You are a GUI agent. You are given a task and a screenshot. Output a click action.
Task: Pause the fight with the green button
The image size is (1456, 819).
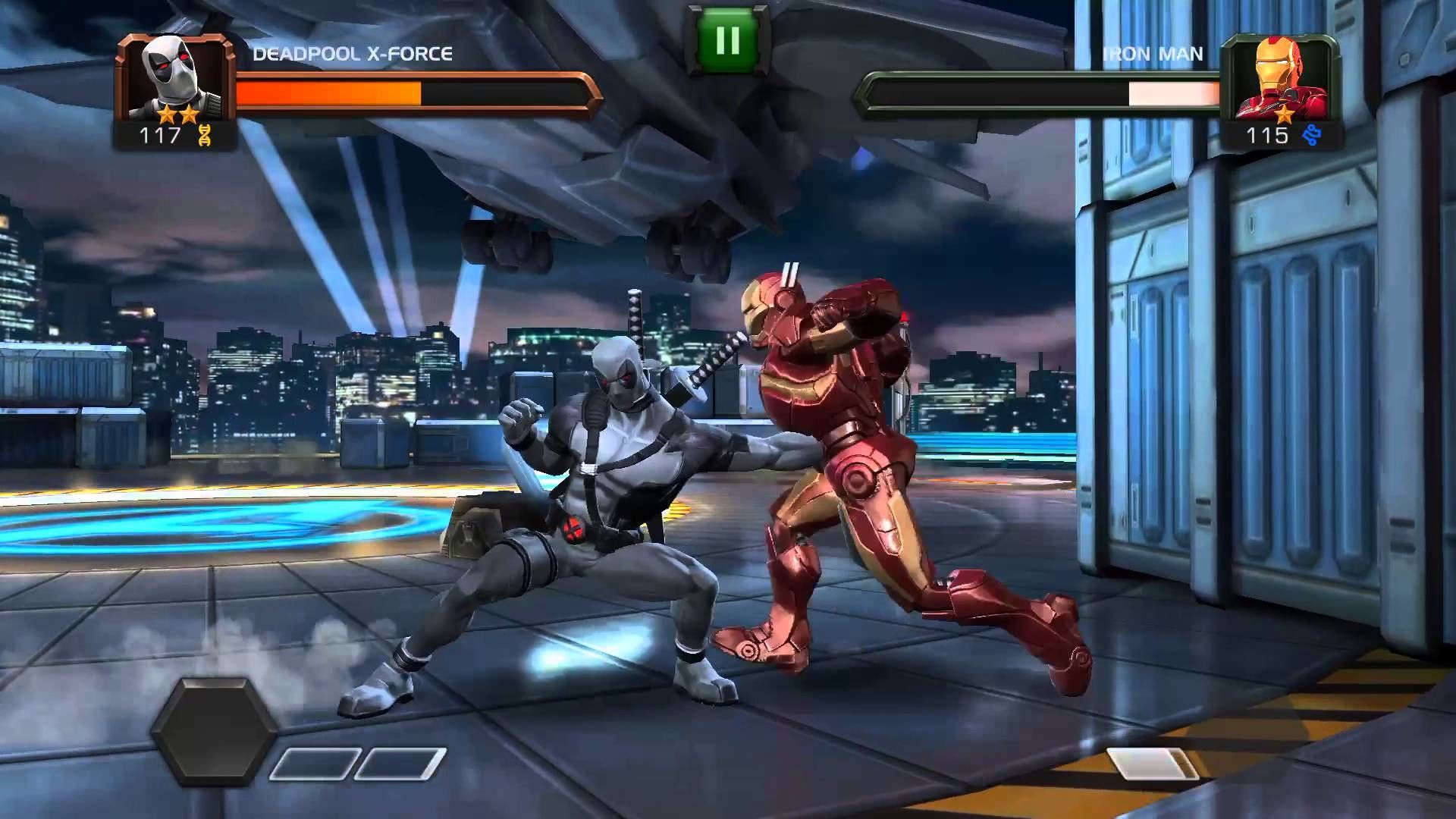pyautogui.click(x=727, y=40)
